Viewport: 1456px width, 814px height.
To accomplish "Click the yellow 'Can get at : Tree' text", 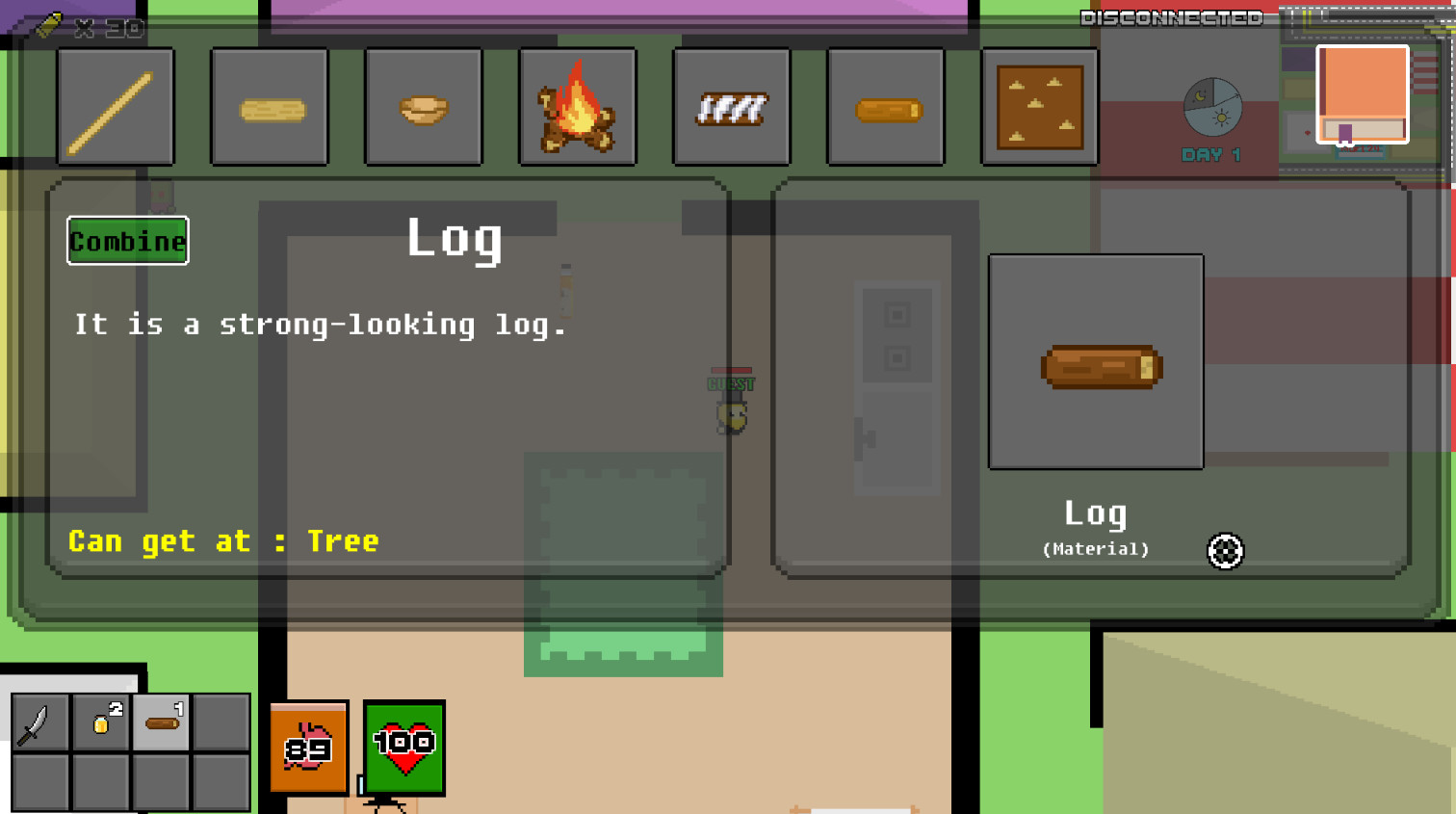I will tap(221, 541).
